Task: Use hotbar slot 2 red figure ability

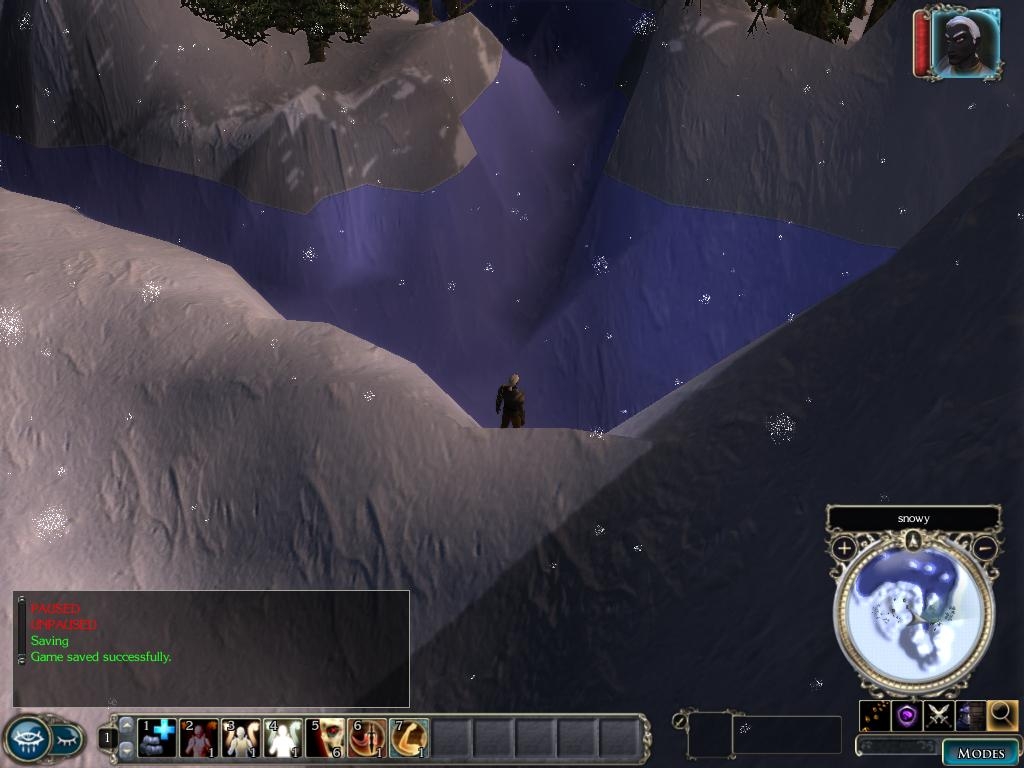Action: click(x=199, y=738)
